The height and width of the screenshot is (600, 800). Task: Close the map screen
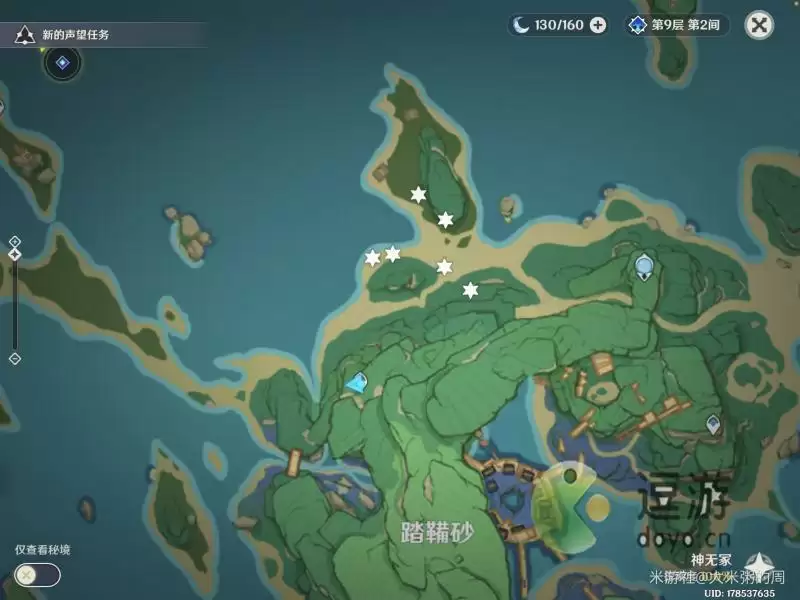click(760, 25)
